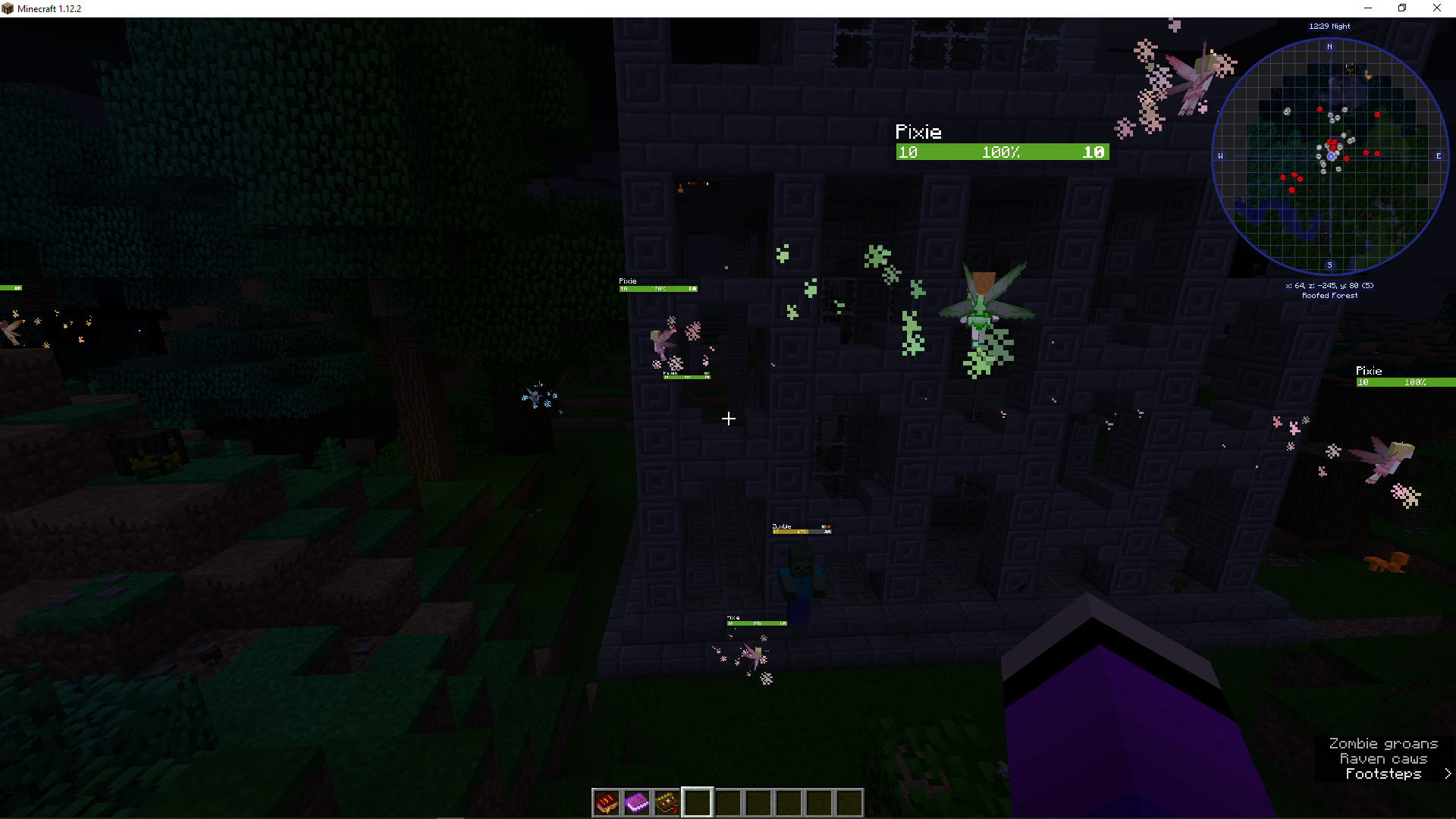Click the Pixie 100% health bar at top
Screen dimensions: 1456x819
[1001, 152]
